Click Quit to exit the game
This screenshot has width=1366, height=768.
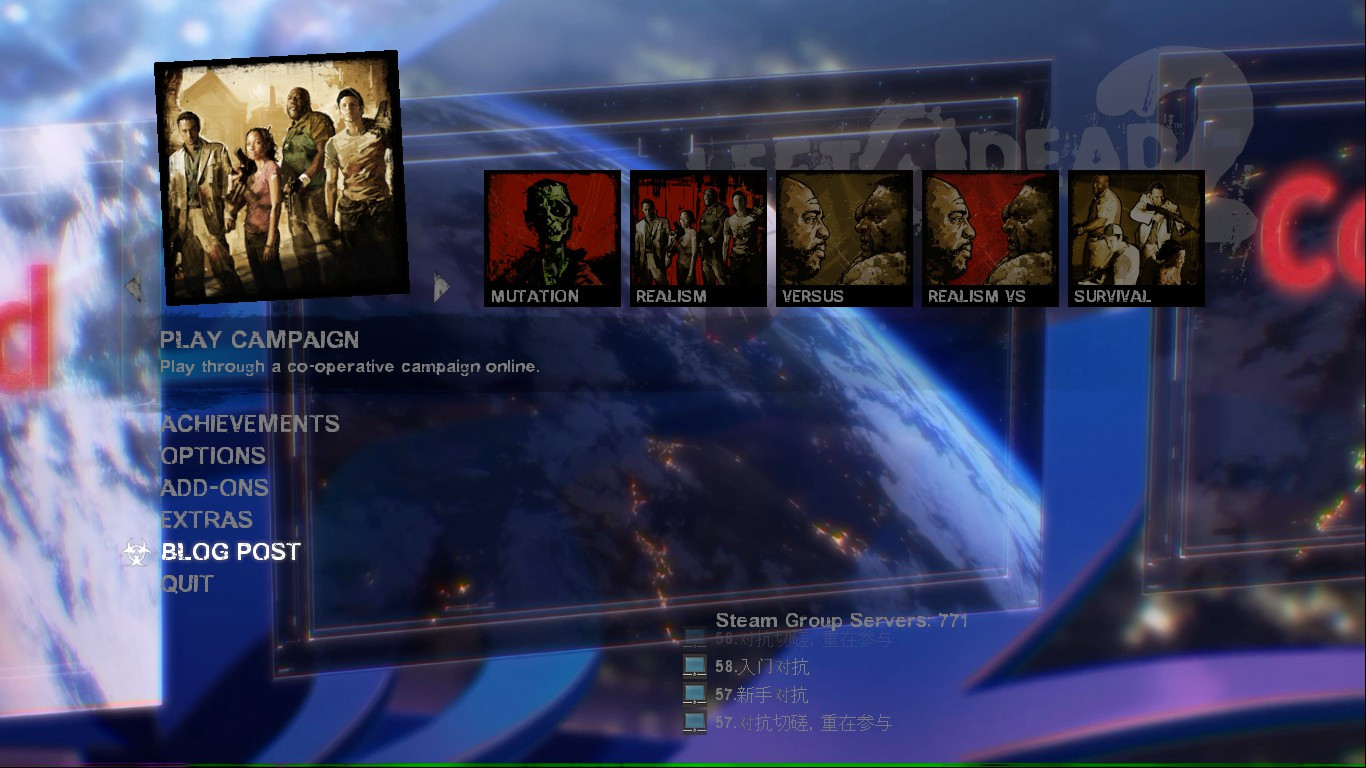point(185,584)
